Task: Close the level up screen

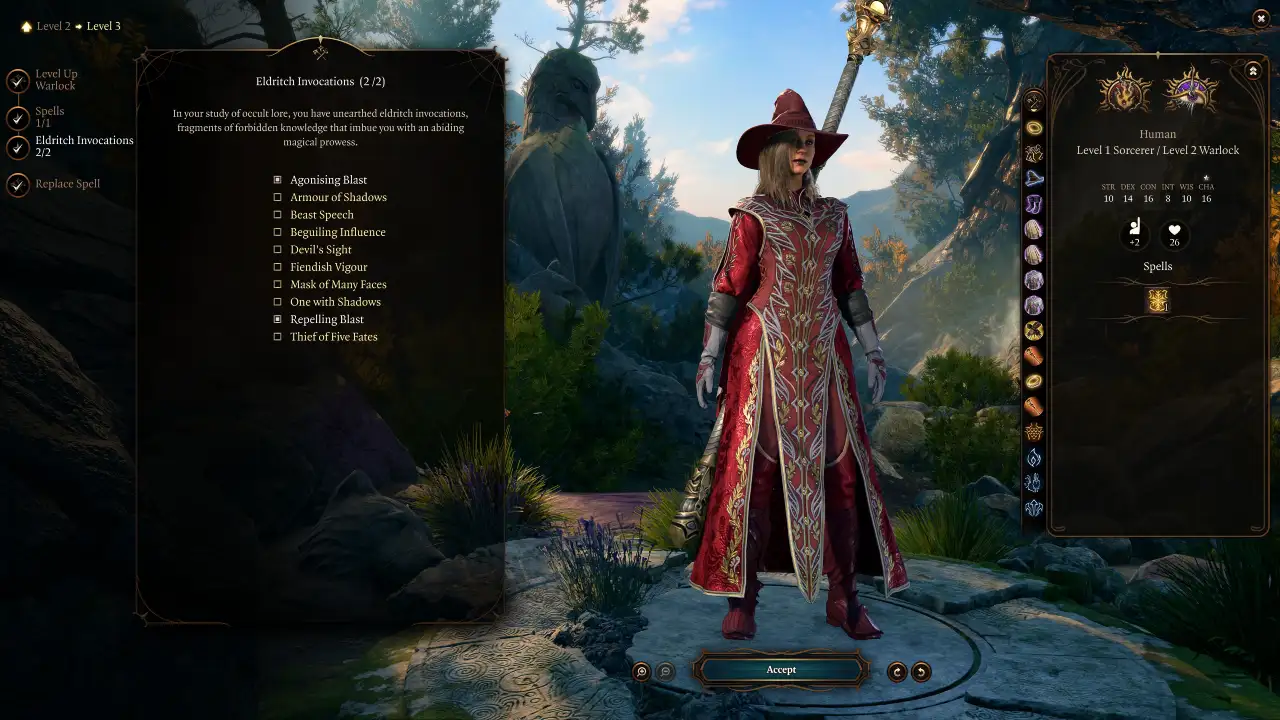Action: 1260,18
